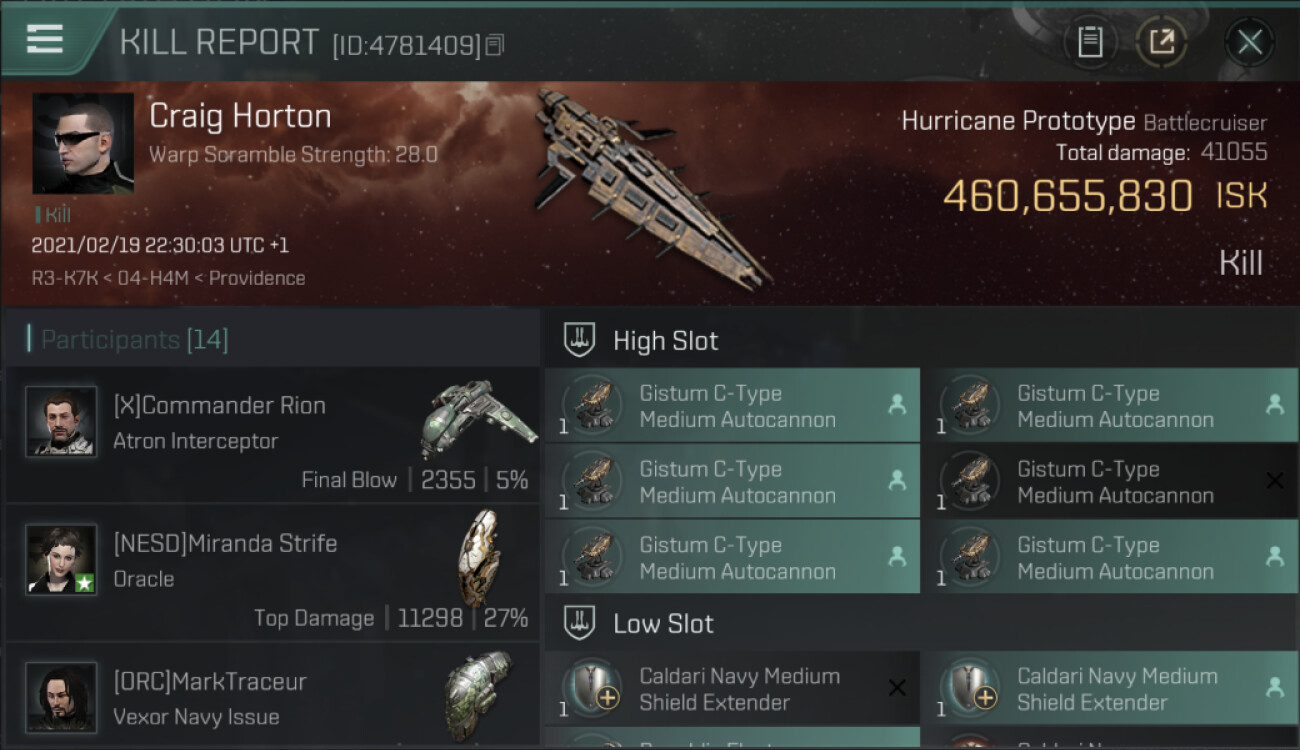Open the Atron Interceptor ship image

[x=478, y=417]
